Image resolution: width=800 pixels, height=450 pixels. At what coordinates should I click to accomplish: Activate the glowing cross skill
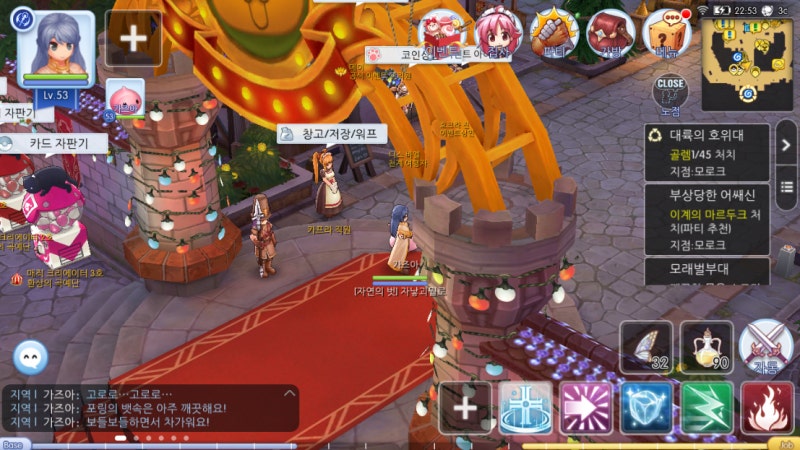(525, 407)
